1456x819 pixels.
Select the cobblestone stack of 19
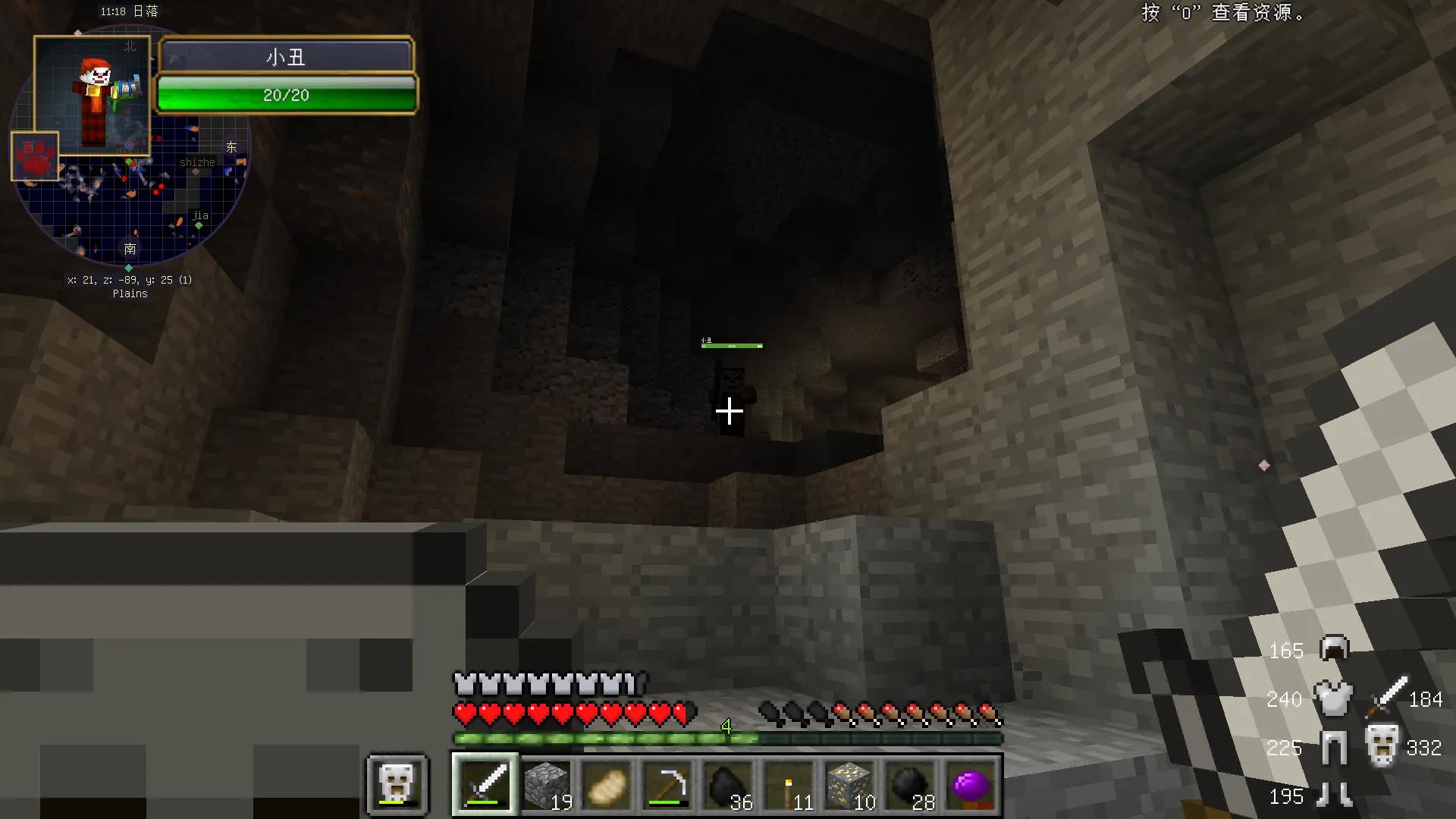point(546,784)
